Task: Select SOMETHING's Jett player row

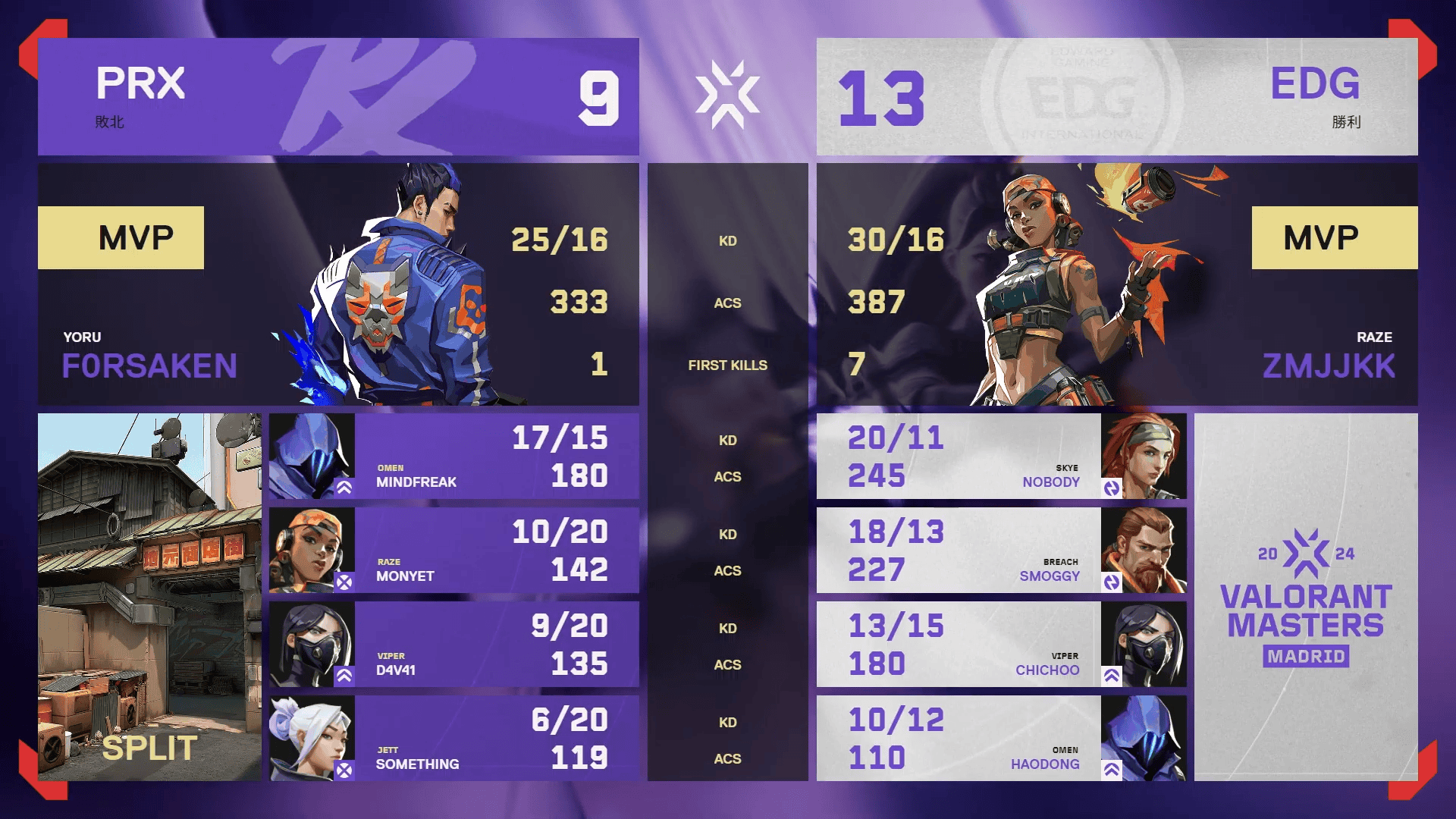Action: pos(453,739)
